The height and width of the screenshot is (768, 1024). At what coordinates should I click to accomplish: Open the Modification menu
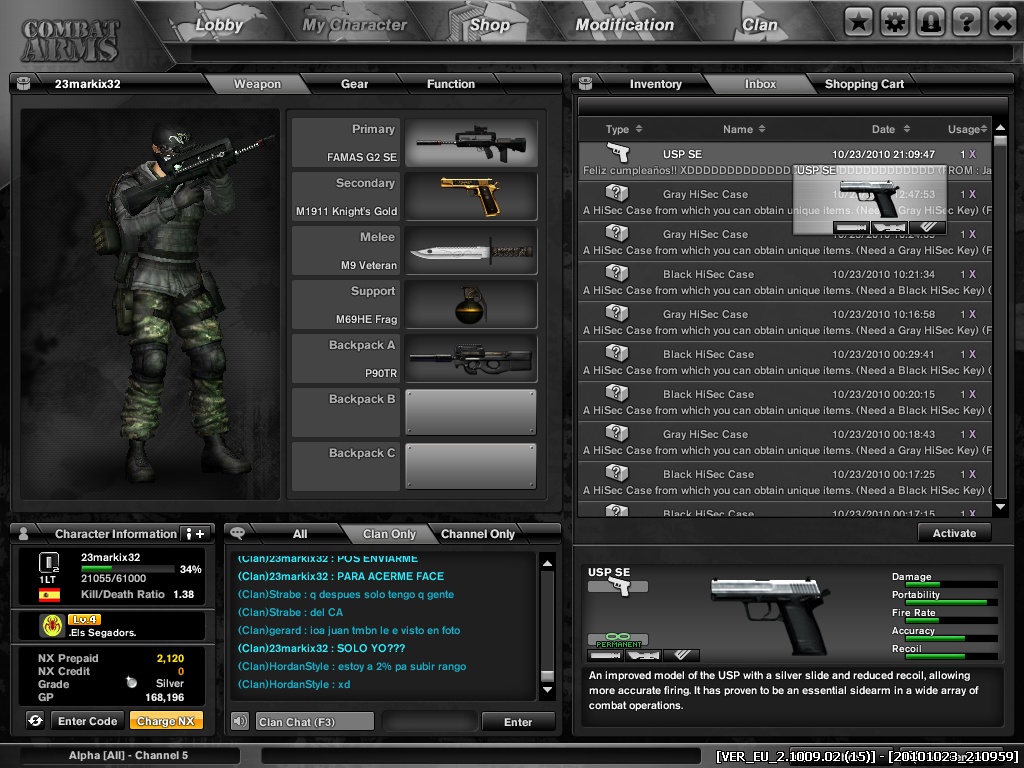tap(625, 25)
